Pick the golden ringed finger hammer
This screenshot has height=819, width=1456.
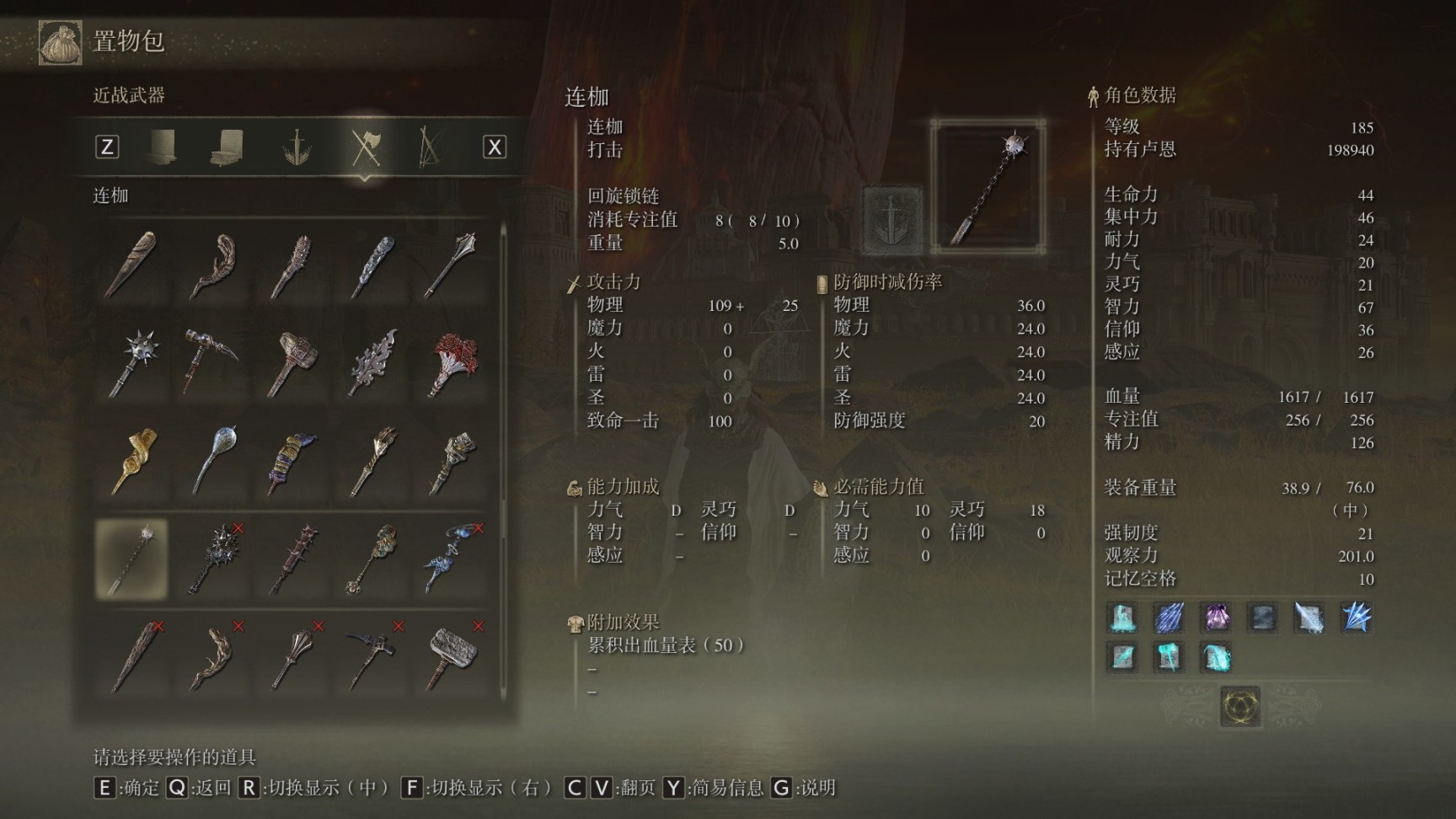(x=134, y=460)
